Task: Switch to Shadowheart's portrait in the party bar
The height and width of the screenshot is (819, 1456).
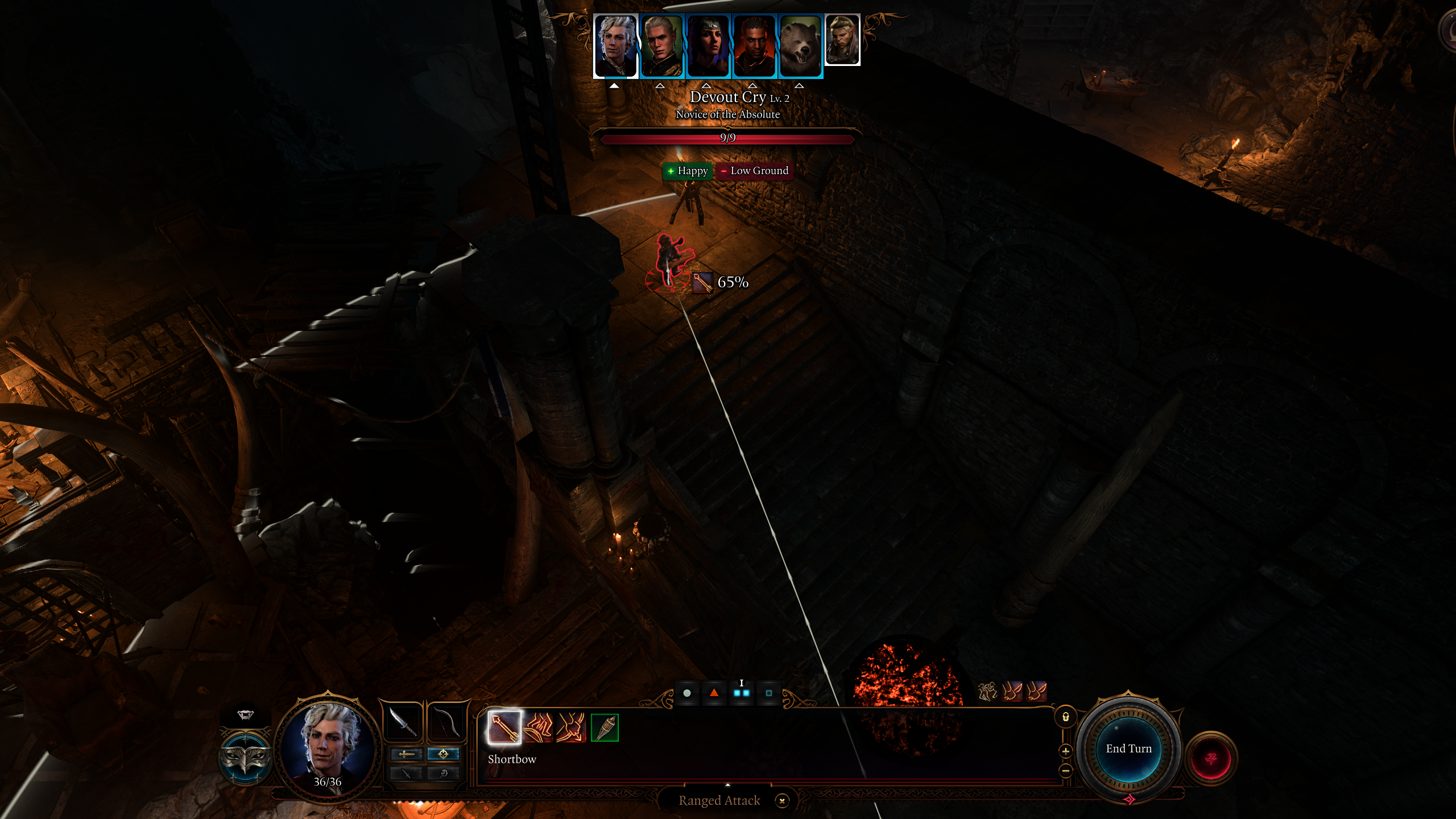Action: 707,45
